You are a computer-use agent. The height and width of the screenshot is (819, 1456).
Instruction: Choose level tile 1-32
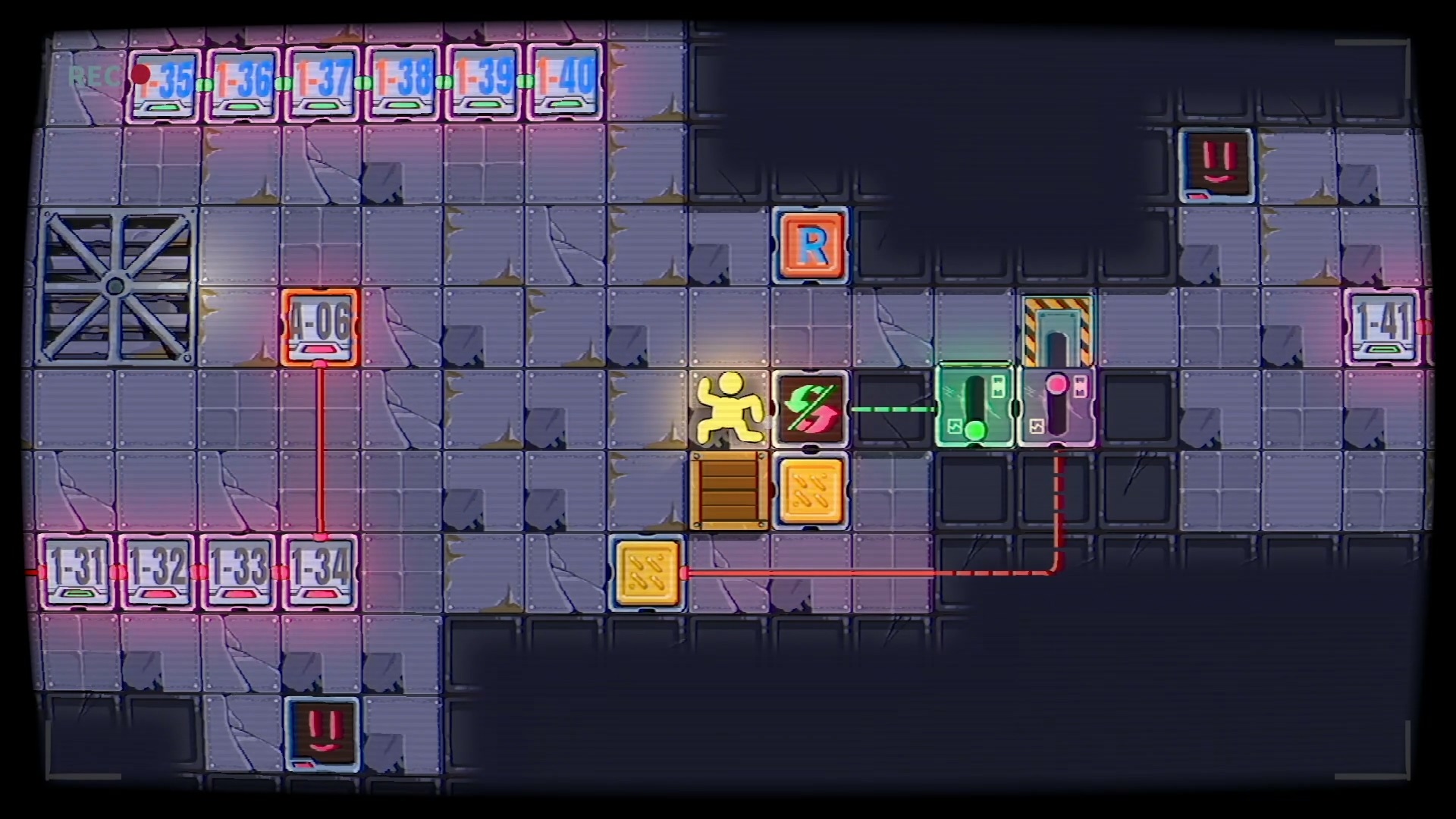click(x=157, y=572)
